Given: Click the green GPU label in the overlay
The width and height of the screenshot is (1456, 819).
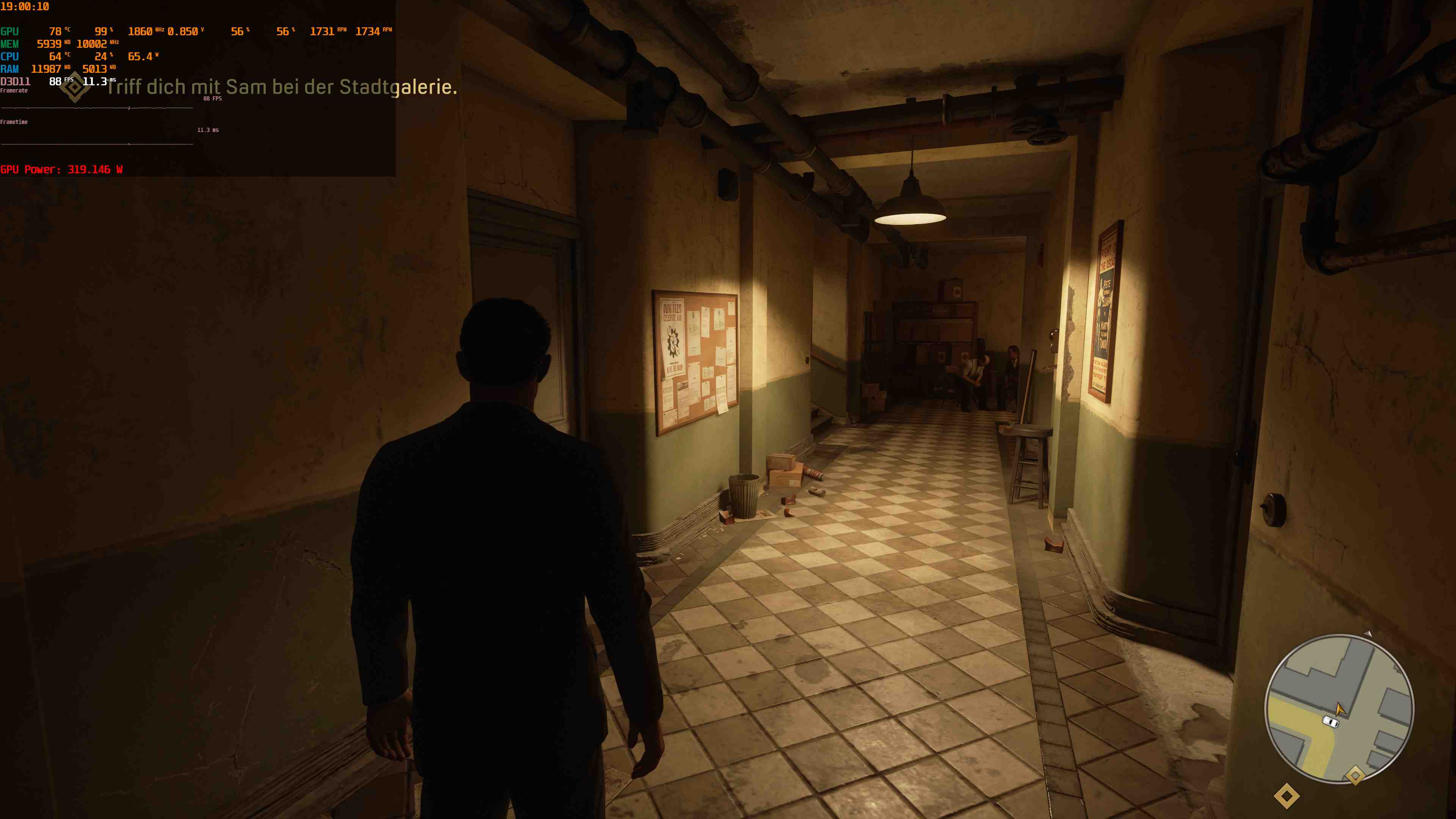Looking at the screenshot, I should (9, 31).
